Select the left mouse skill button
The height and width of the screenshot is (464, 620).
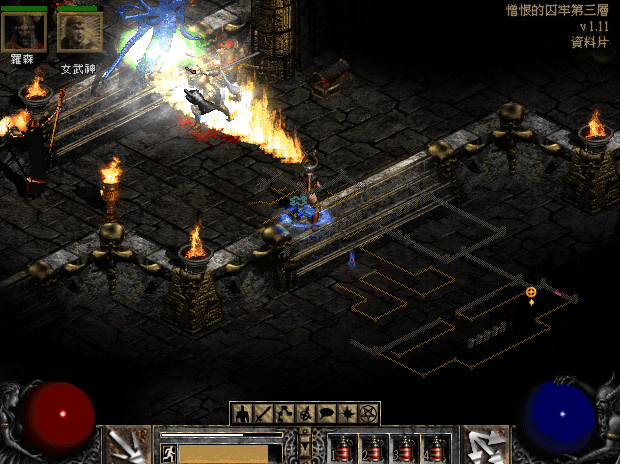(x=128, y=446)
